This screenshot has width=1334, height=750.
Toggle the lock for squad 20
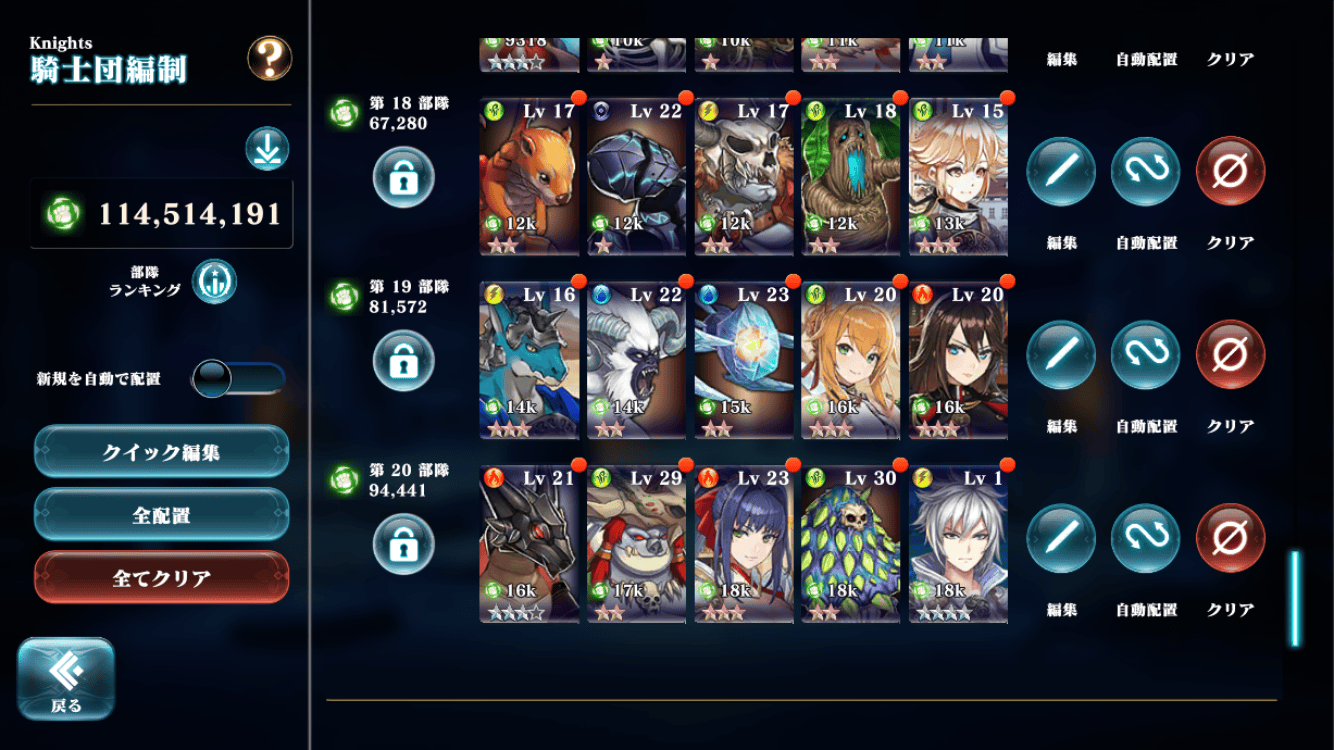403,545
